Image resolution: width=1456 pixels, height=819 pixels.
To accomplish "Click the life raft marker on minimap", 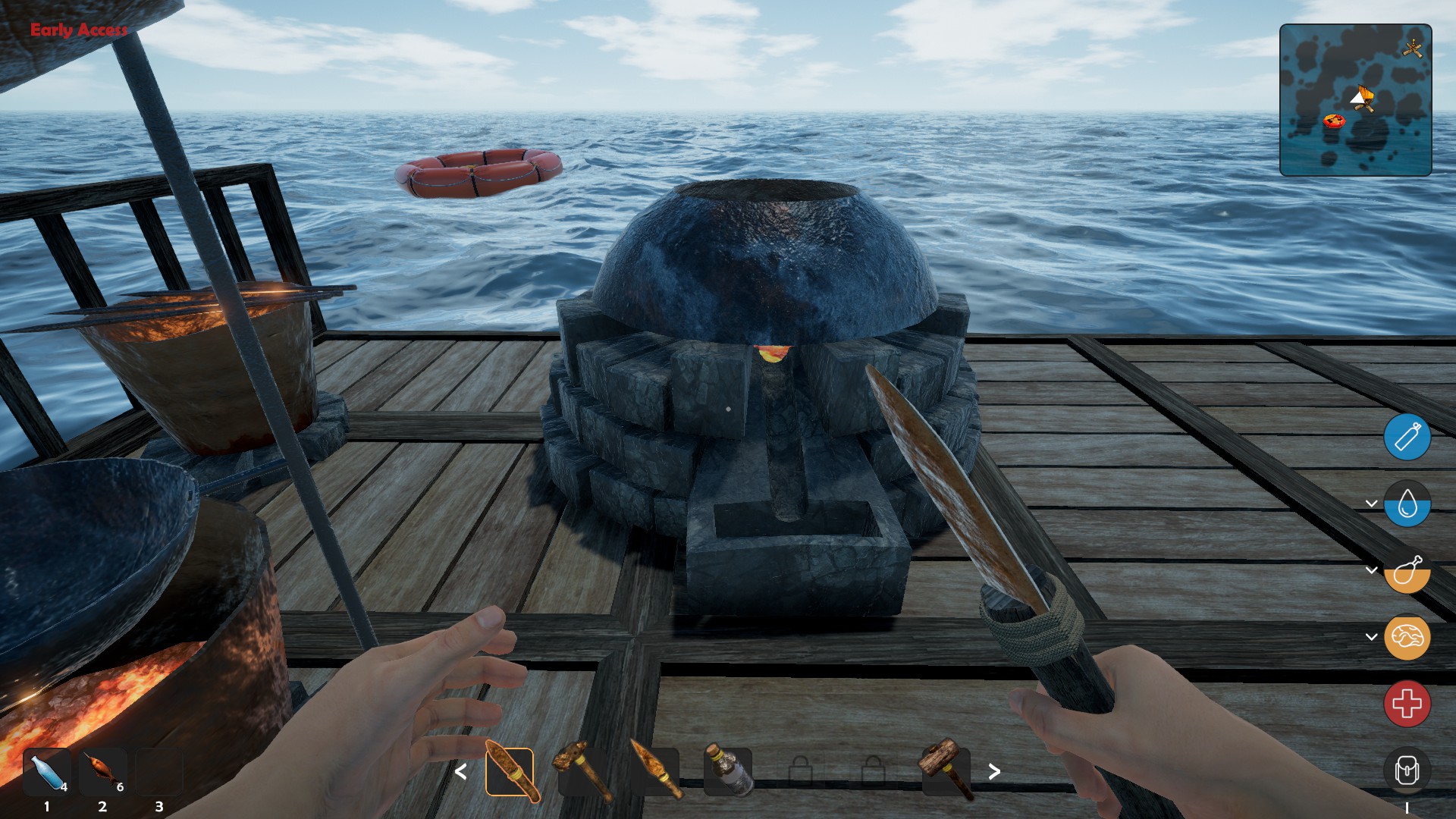I will (x=1334, y=121).
